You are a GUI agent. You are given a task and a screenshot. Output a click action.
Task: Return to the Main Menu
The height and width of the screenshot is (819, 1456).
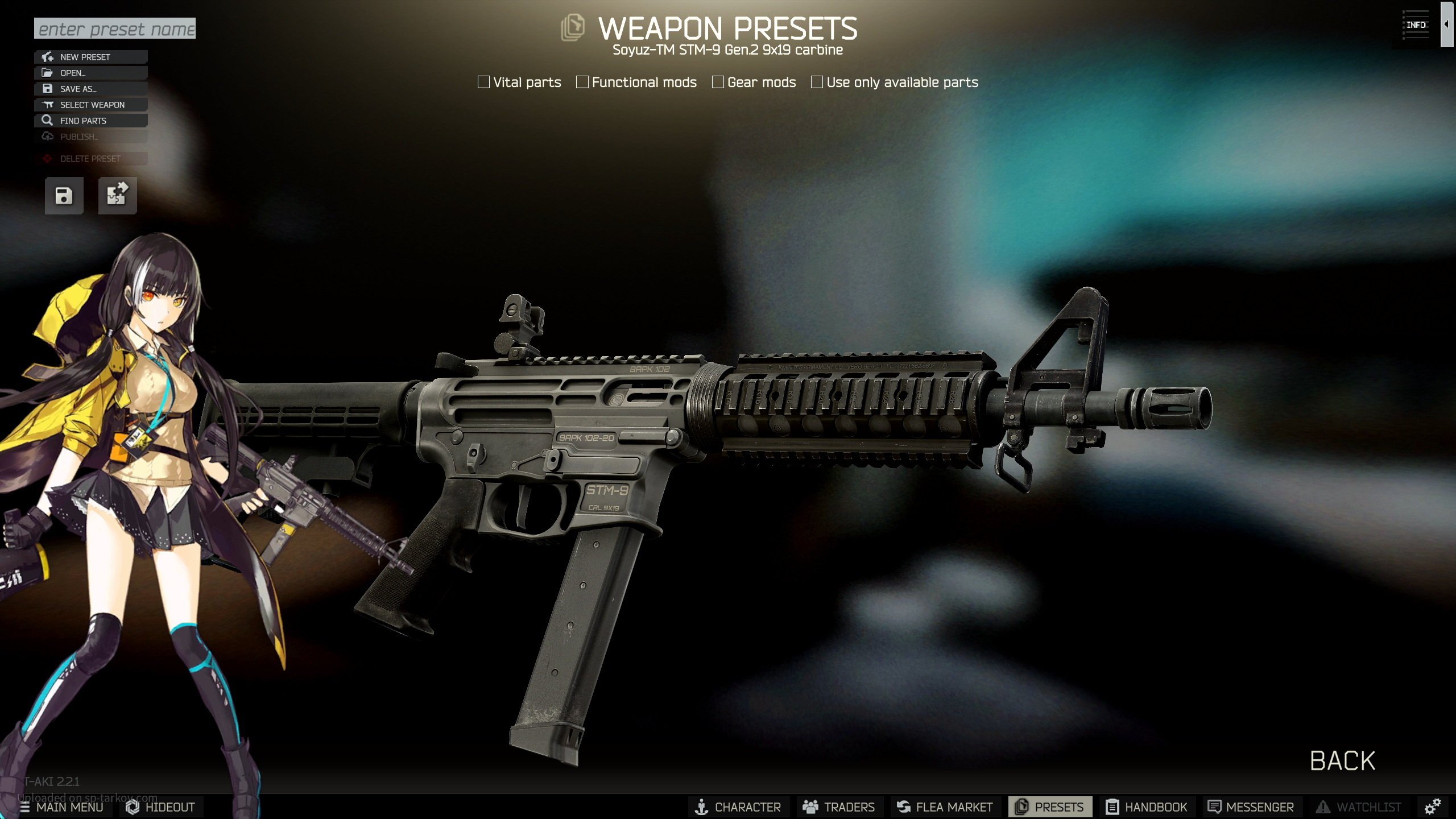pyautogui.click(x=61, y=807)
